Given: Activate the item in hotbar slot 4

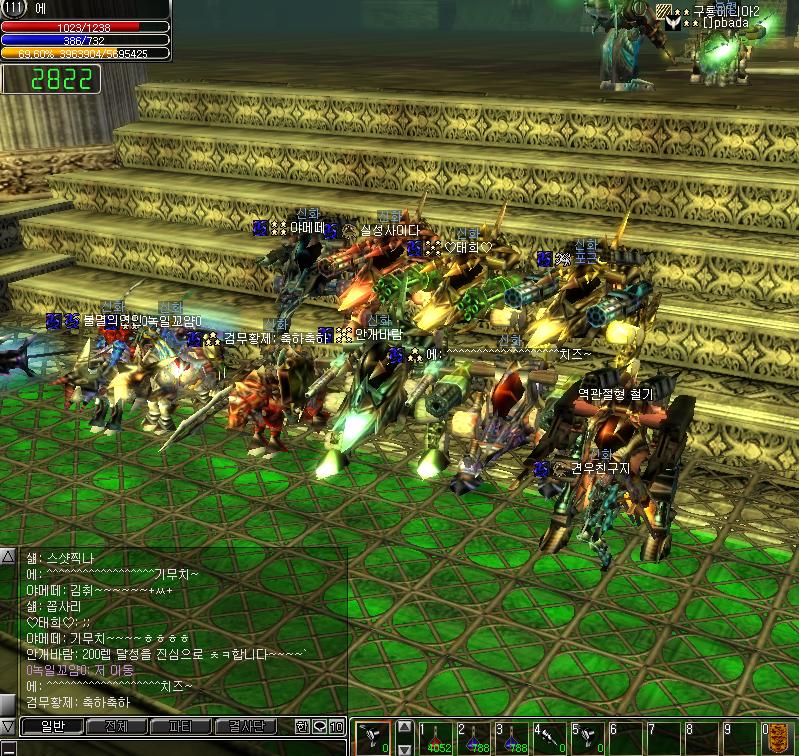Looking at the screenshot, I should tap(550, 738).
